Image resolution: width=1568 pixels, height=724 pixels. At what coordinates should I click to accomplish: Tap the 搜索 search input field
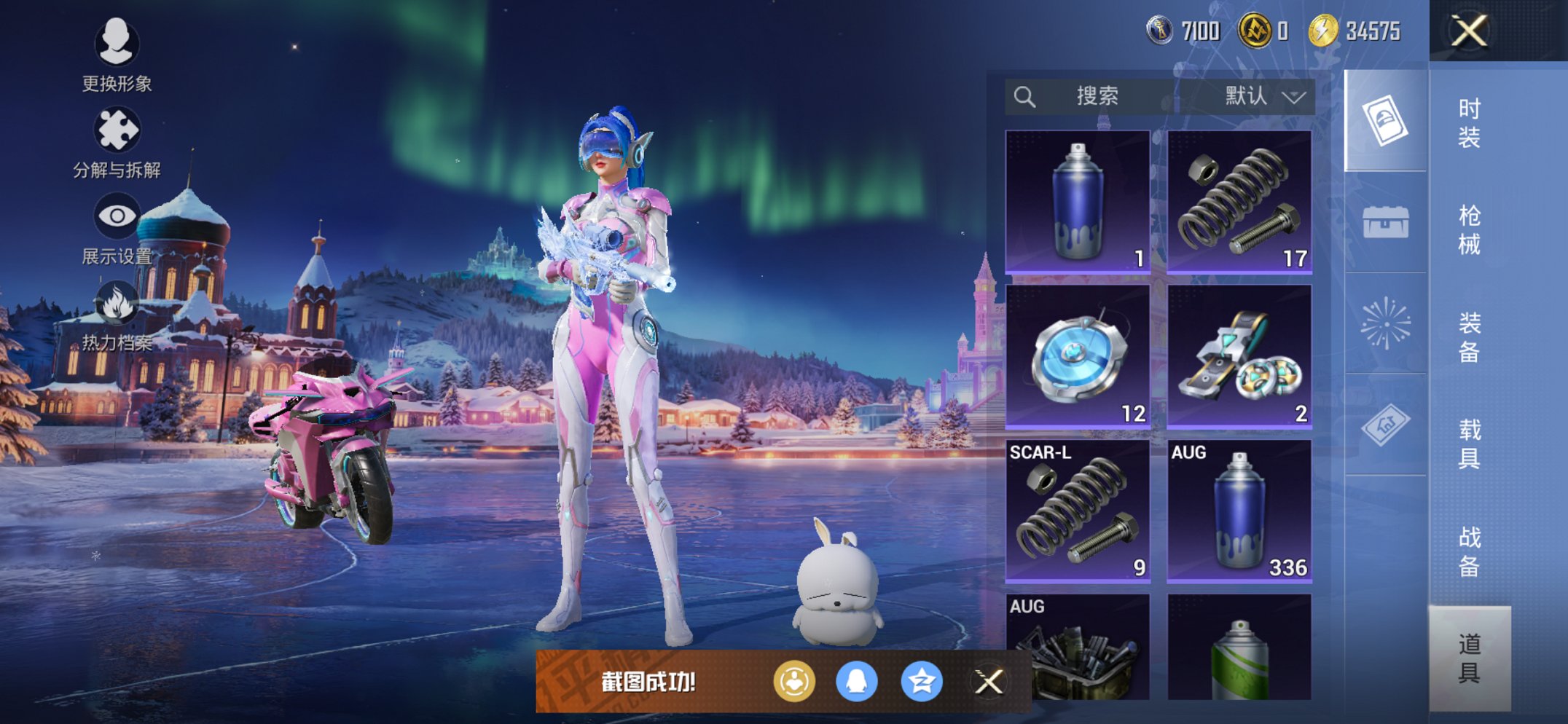[1097, 95]
